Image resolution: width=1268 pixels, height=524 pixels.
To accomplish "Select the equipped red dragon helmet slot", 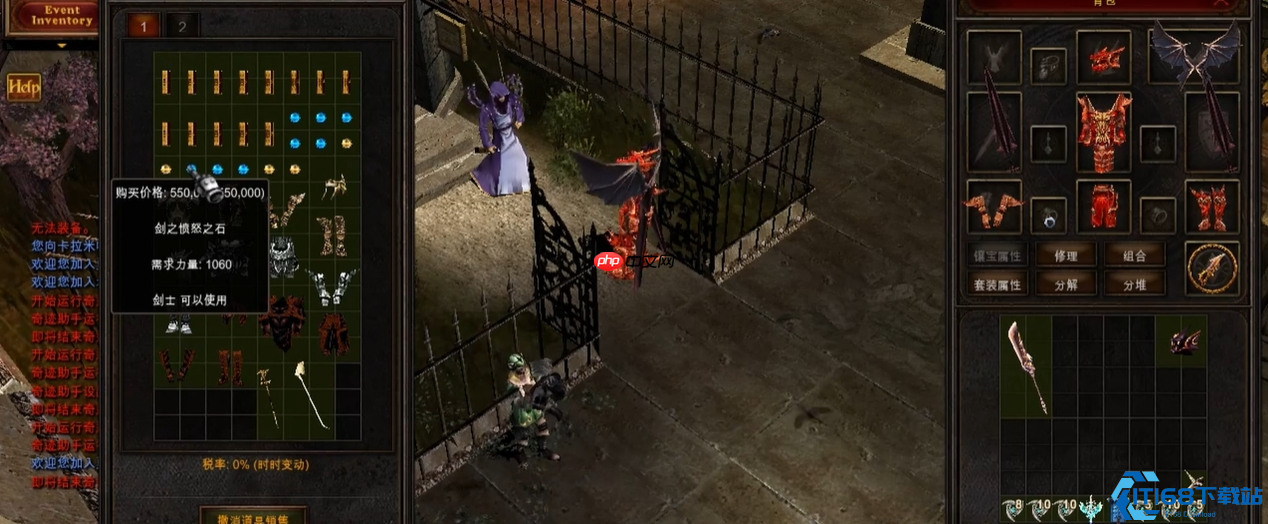I will tap(1103, 57).
